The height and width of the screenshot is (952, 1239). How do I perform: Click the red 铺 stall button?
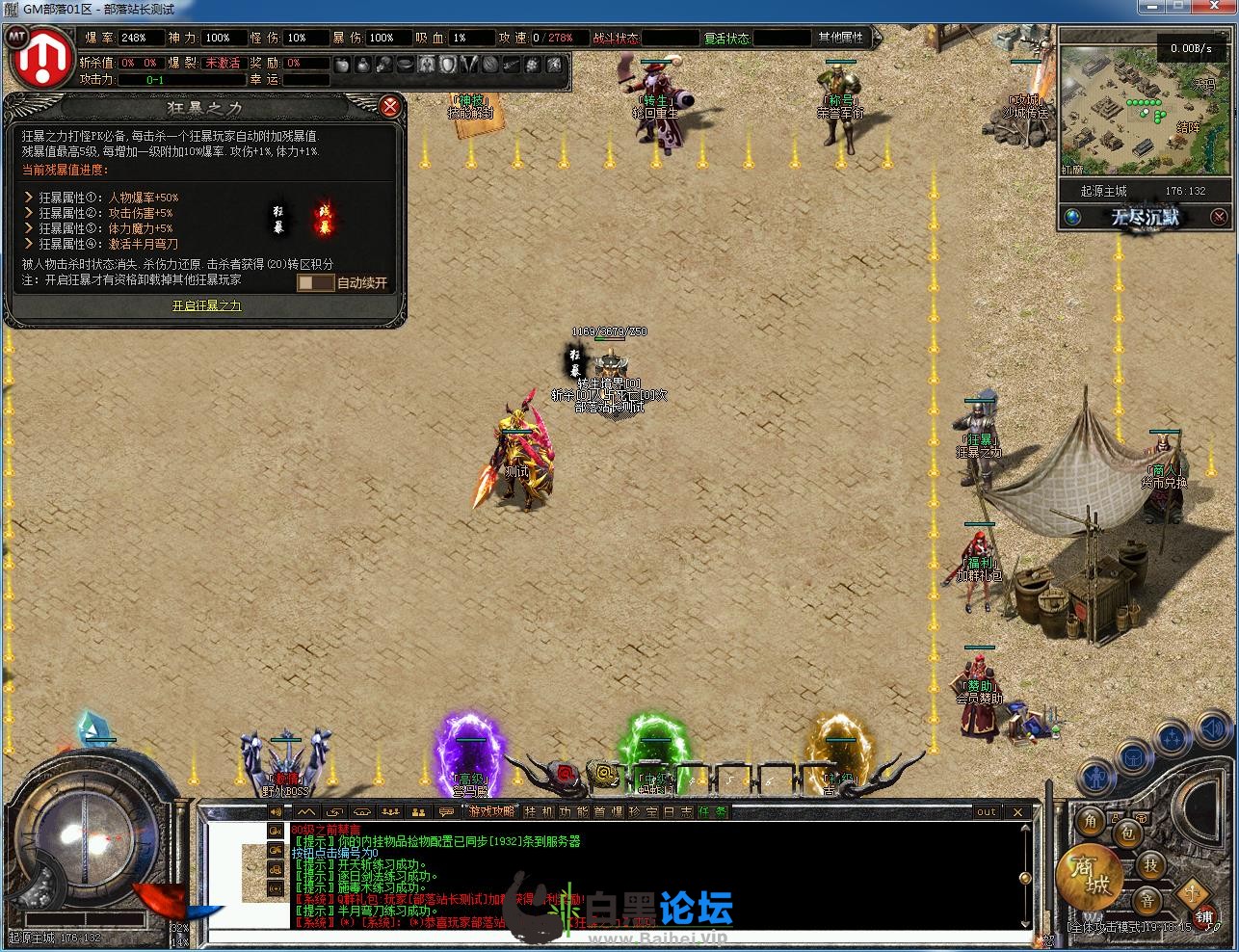click(1203, 918)
